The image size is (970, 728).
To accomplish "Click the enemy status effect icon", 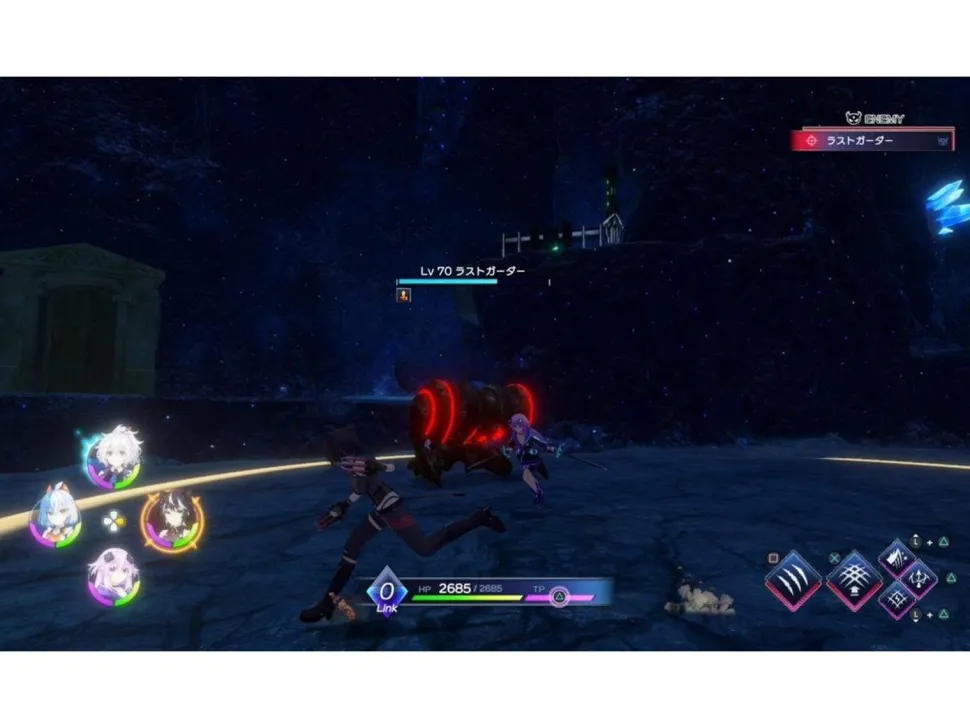I will [404, 295].
